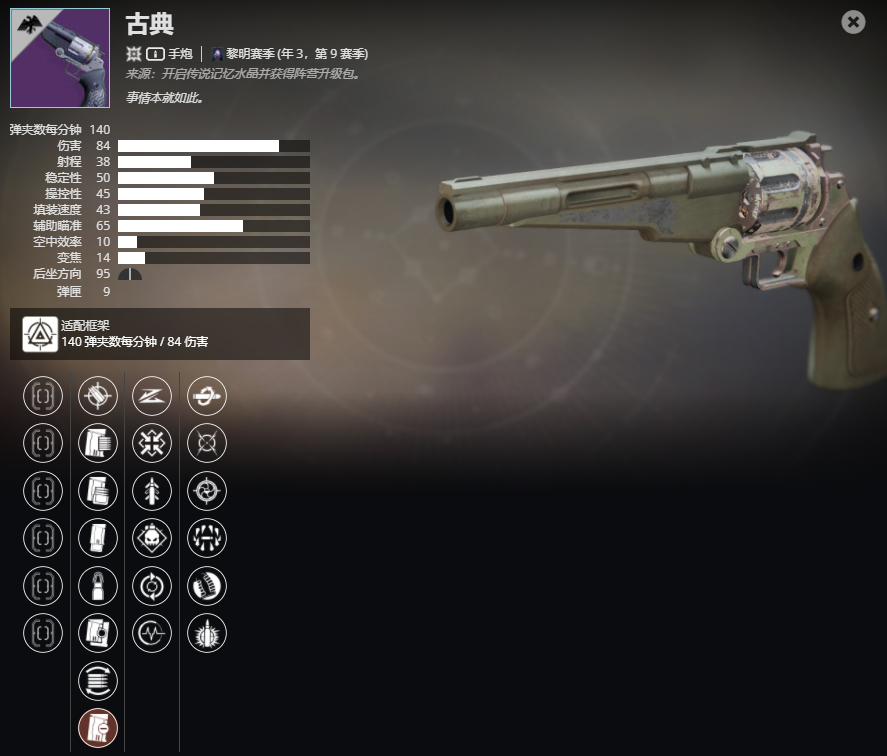Pick the single upright bullet magazine perk
Viewport: 887px width, 756px height.
[98, 586]
